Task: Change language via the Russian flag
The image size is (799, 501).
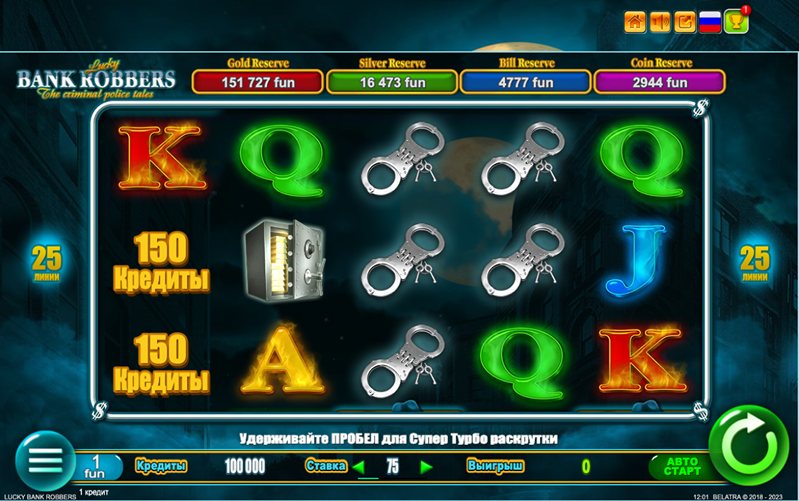Action: click(711, 21)
